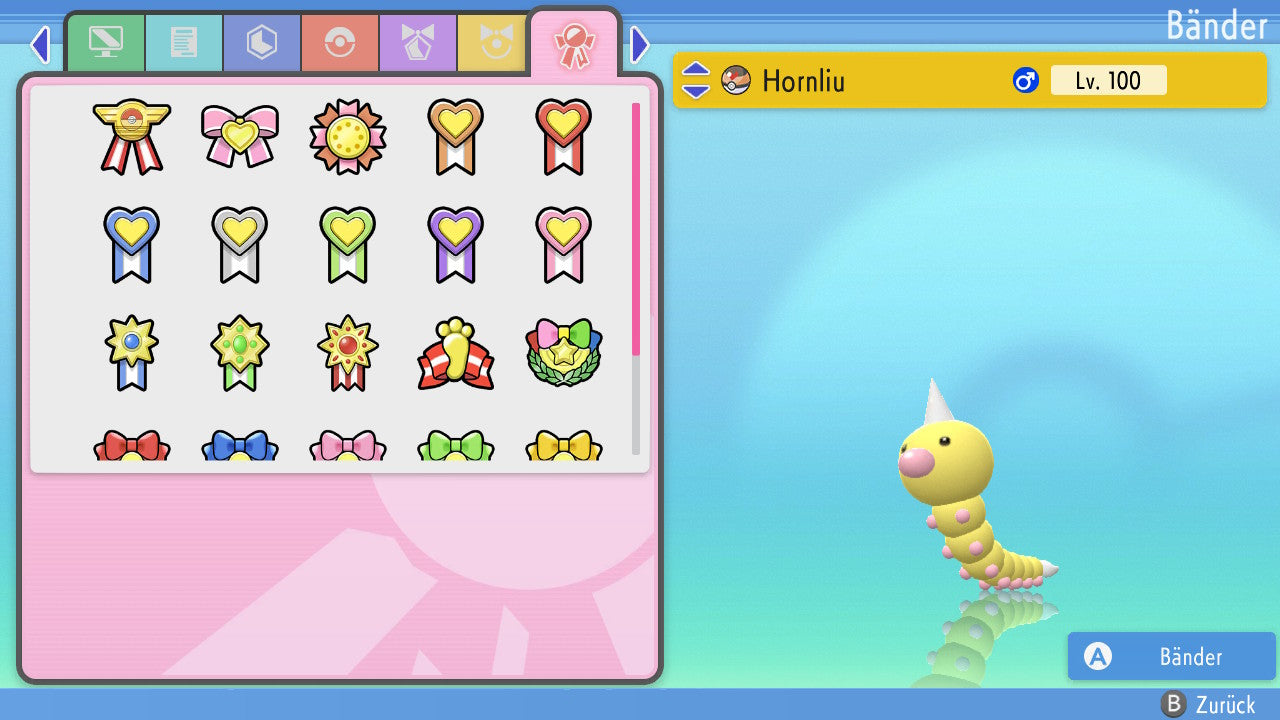Click the right arrow beside the tabs

pos(640,44)
